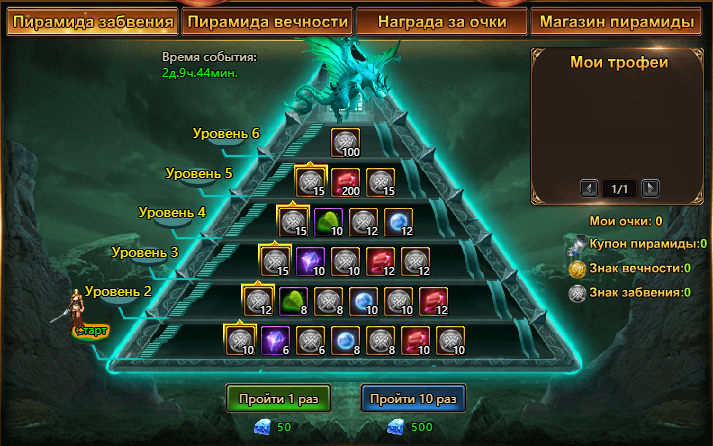
Task: Go to previous trophies page arrow
Action: (x=590, y=188)
